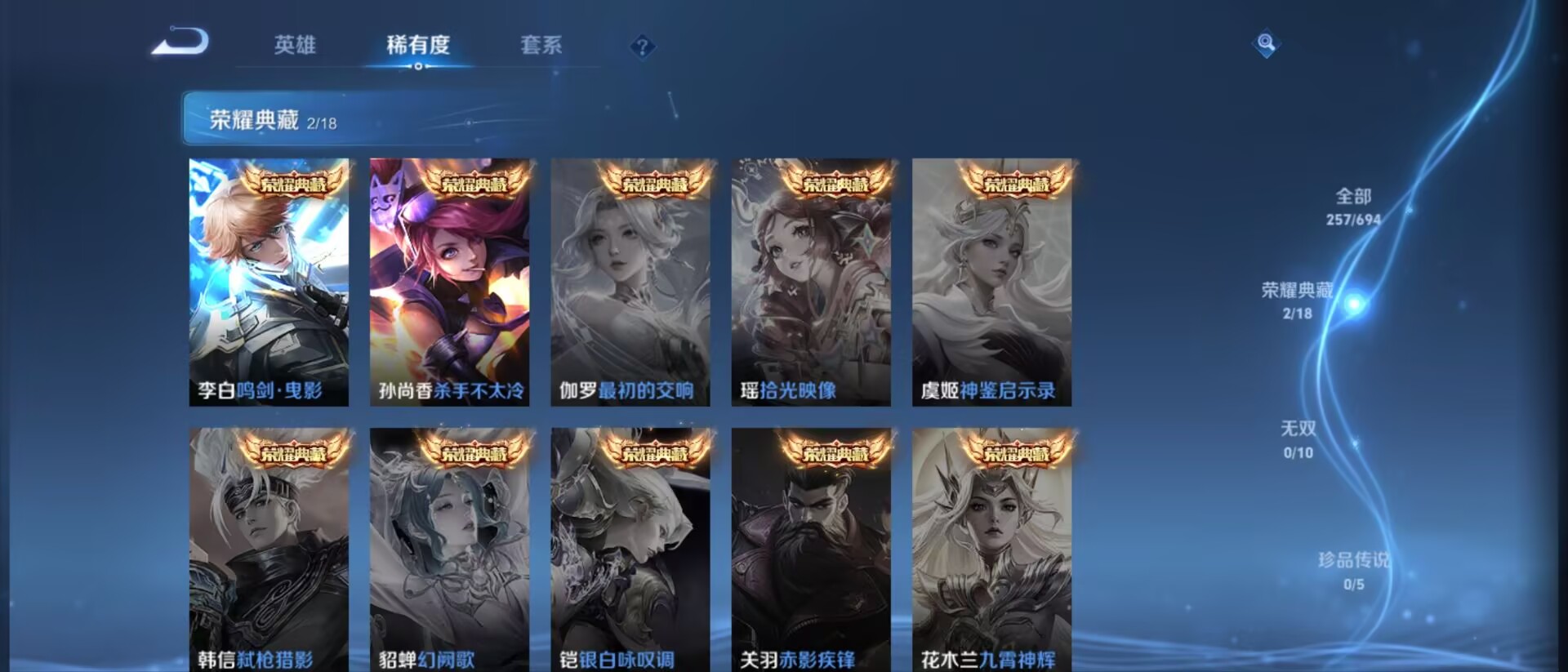This screenshot has height=672, width=1568.
Task: Choose 孙尚香 杀手不太冷 skin card
Action: pyautogui.click(x=449, y=282)
